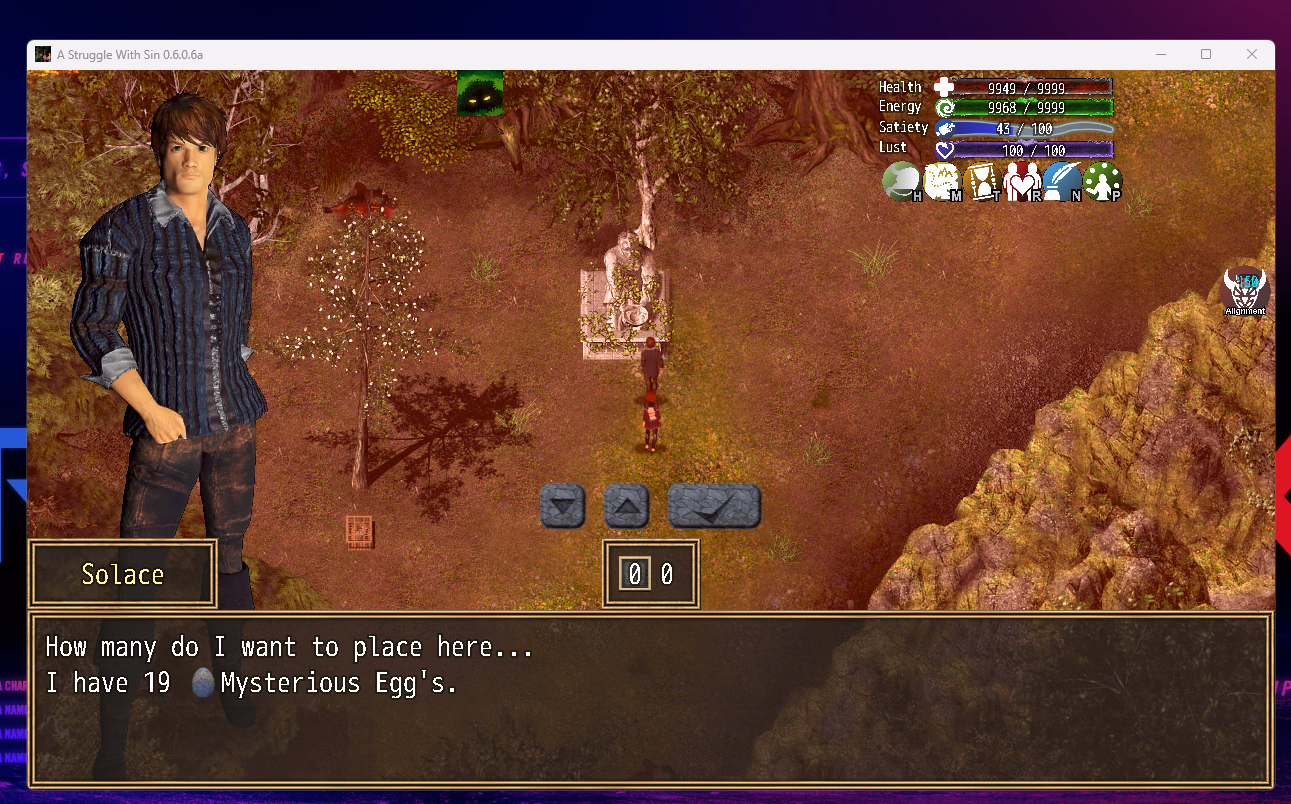The width and height of the screenshot is (1291, 804).
Task: Decrease the egg count with the down arrow
Action: (562, 506)
